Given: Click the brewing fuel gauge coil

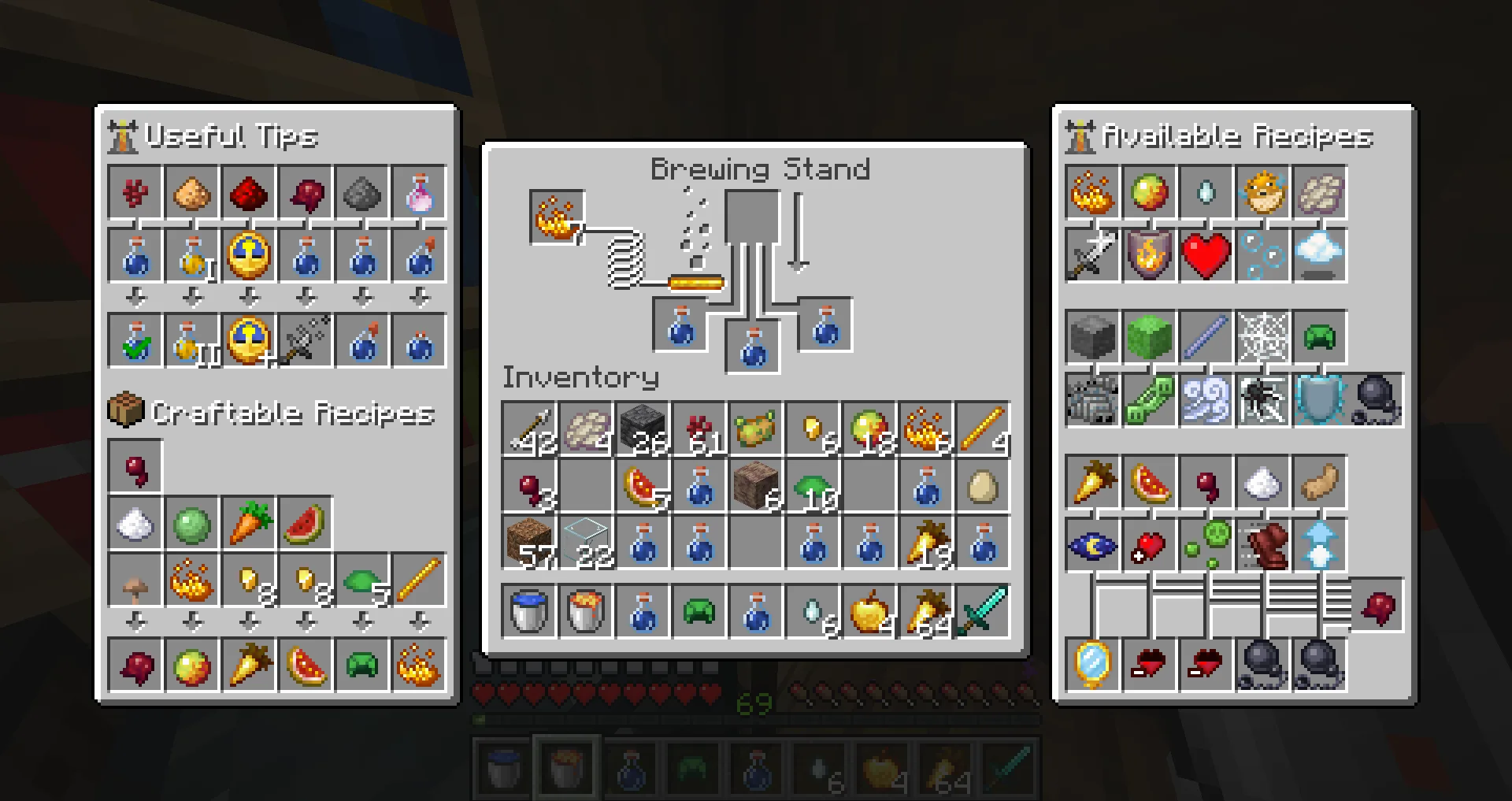Looking at the screenshot, I should point(624,260).
